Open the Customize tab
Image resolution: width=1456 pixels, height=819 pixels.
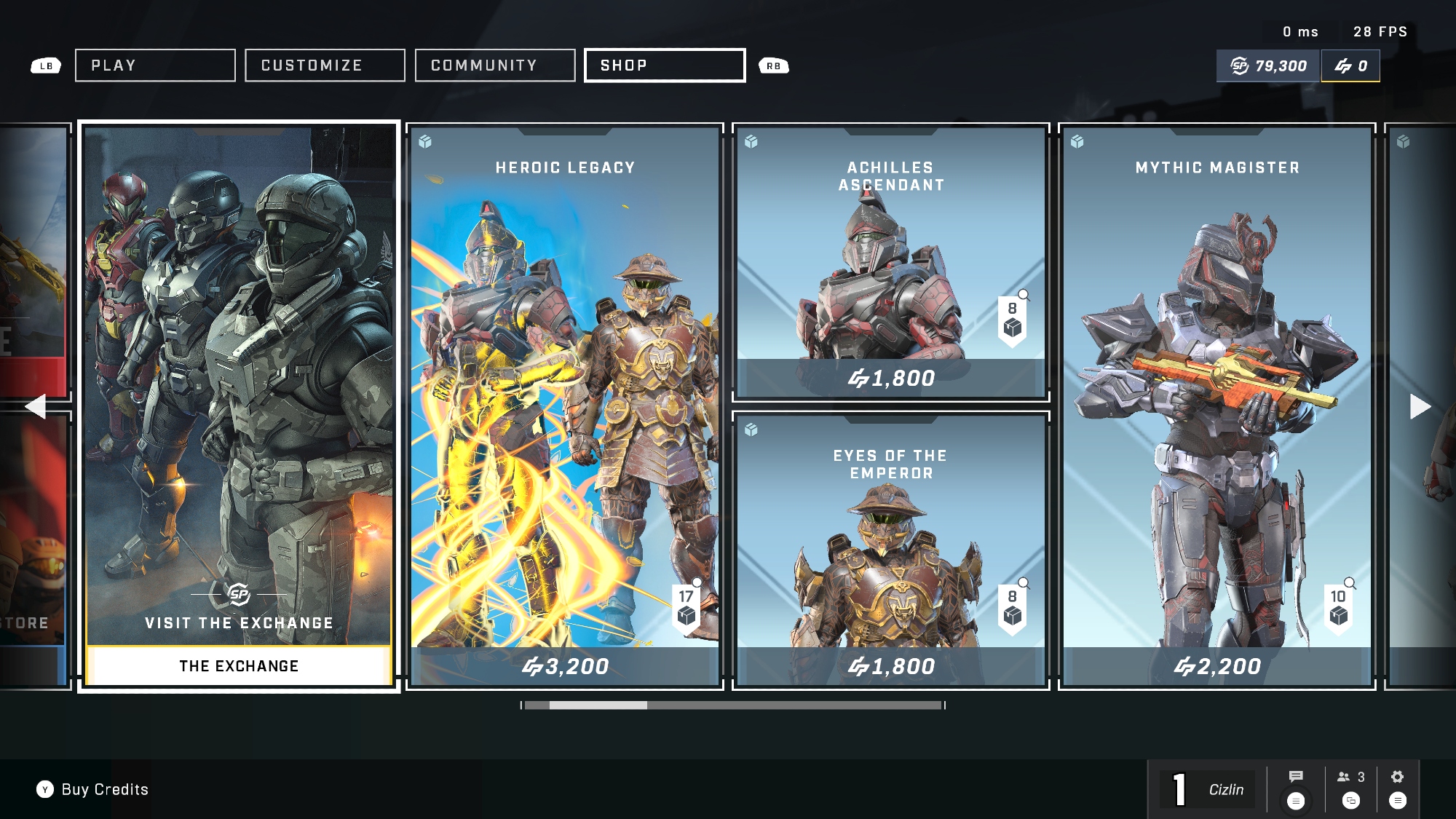click(x=325, y=66)
